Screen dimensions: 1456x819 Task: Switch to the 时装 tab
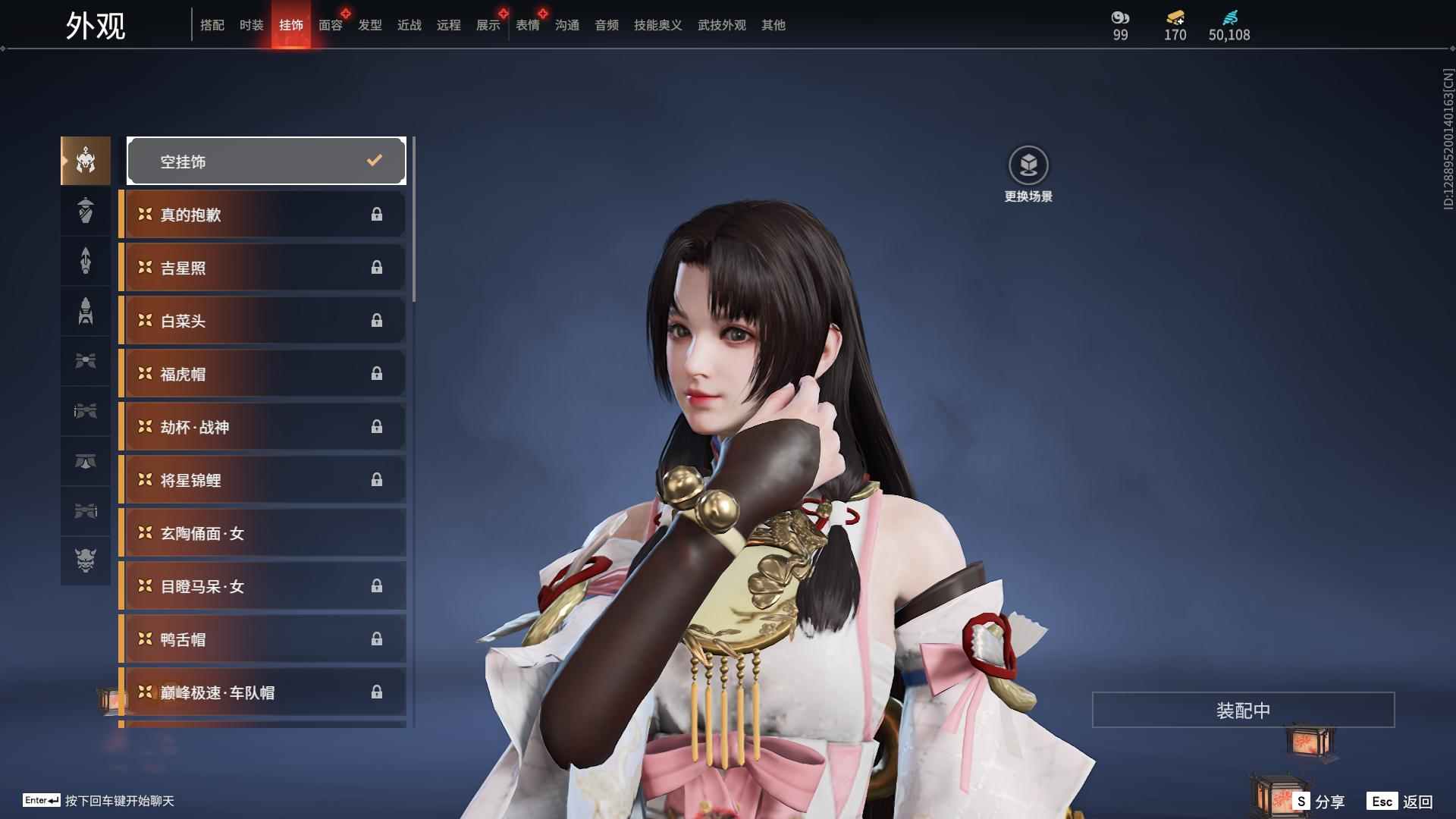[251, 25]
